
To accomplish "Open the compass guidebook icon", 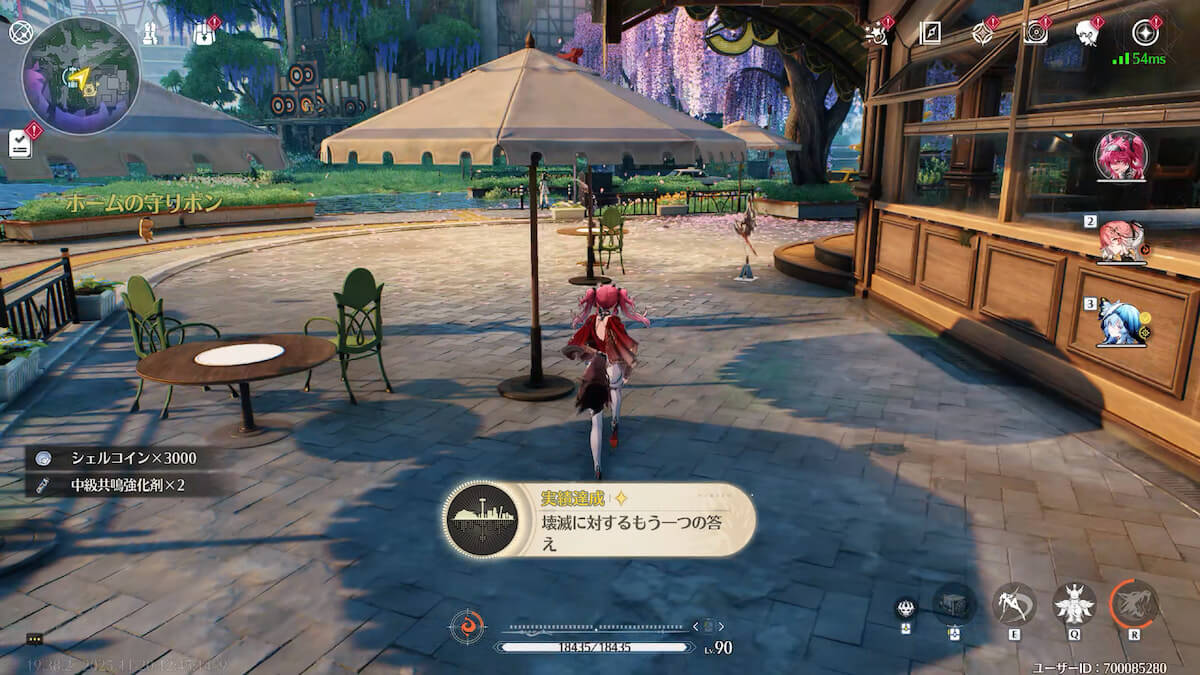I will pyautogui.click(x=930, y=33).
